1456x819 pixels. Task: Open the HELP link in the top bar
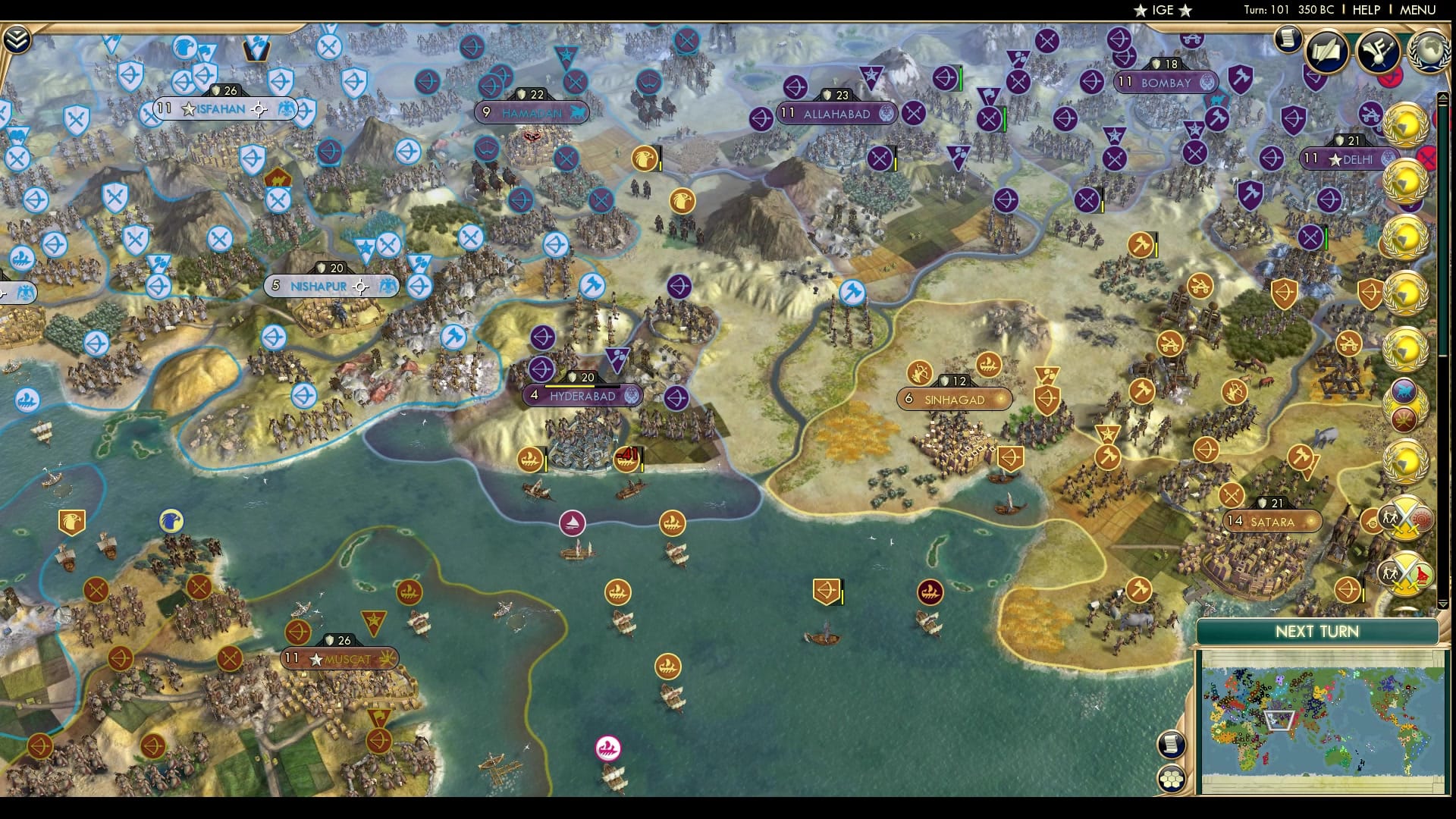pyautogui.click(x=1367, y=10)
